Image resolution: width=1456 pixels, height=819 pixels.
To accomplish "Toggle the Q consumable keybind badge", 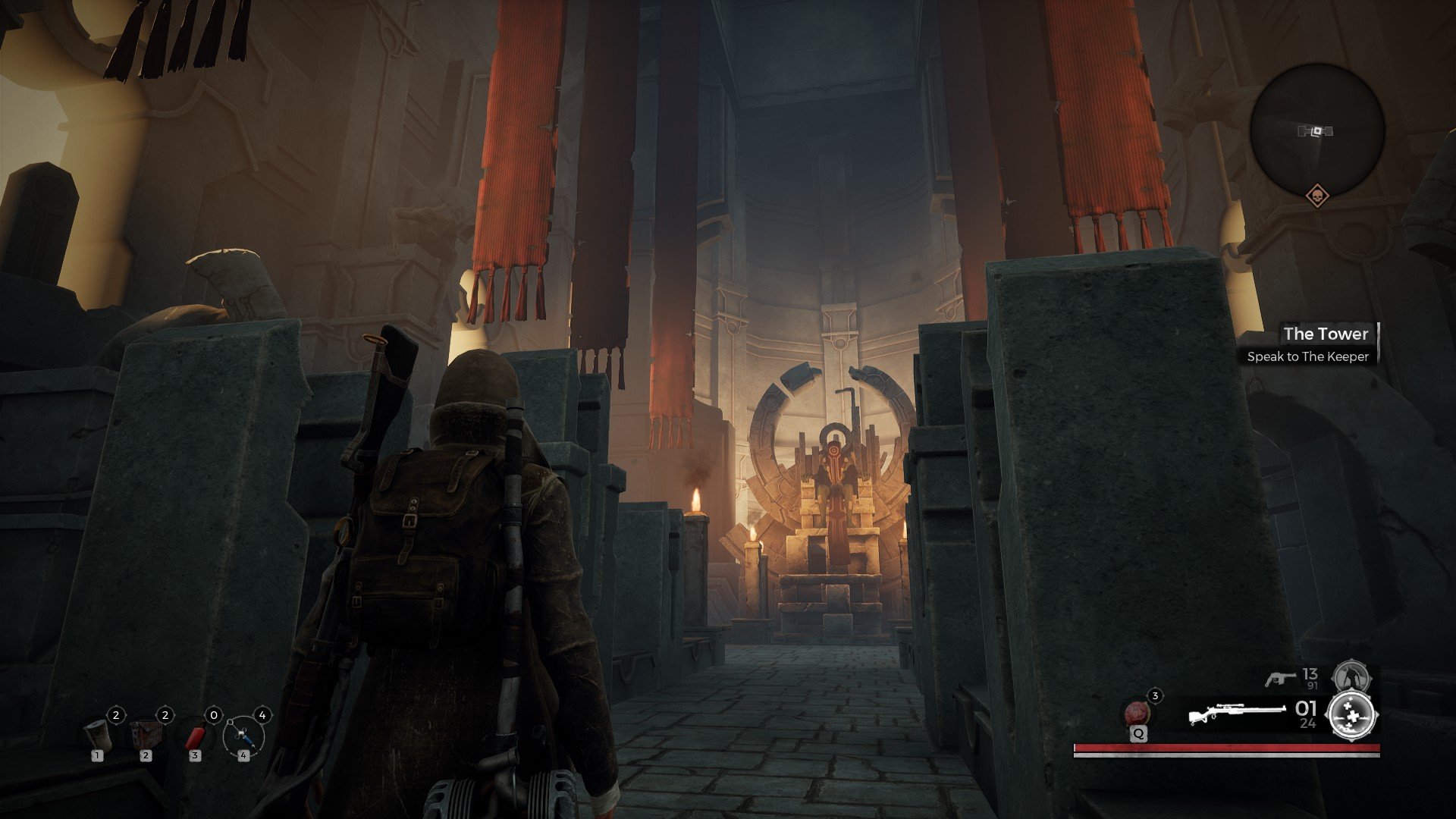I will [x=1139, y=735].
